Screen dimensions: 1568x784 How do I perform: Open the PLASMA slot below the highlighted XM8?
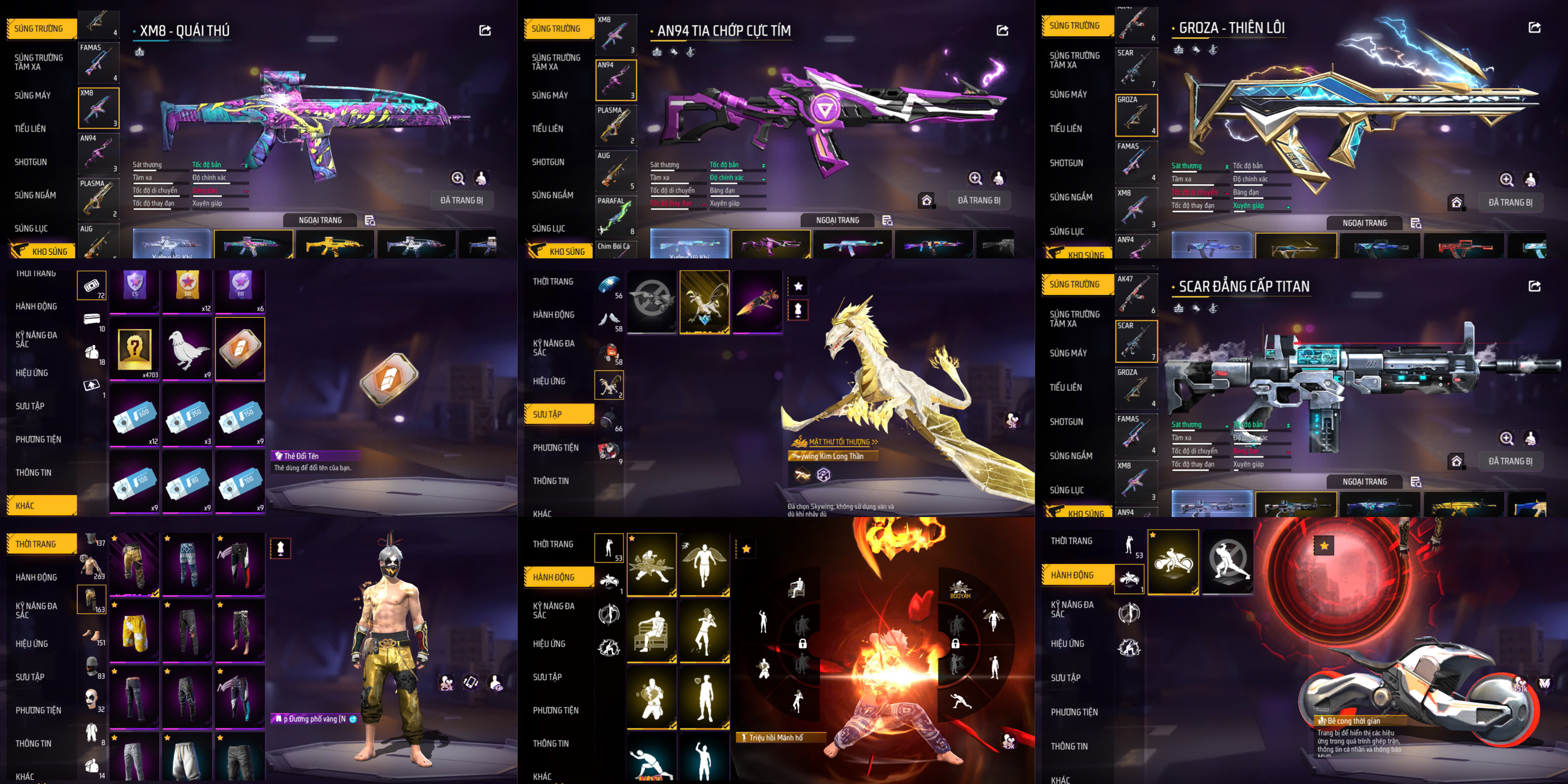point(98,198)
